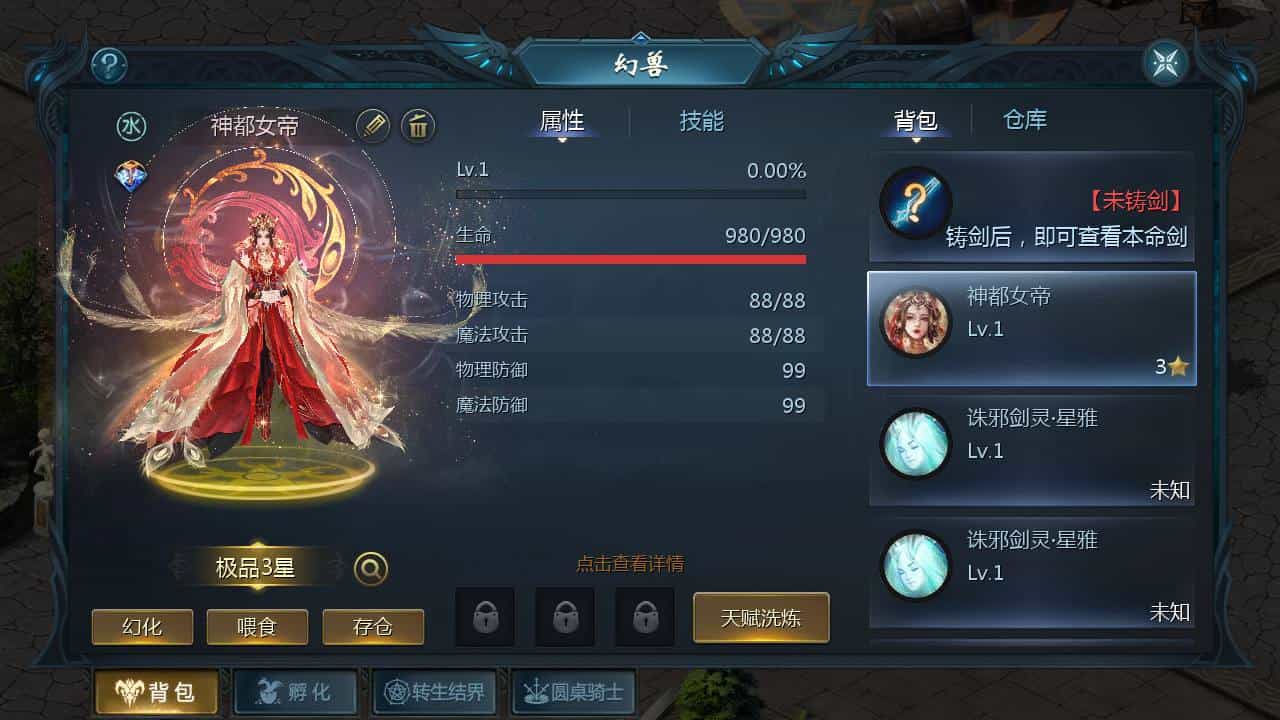Rename pet with the pencil icon

[x=373, y=126]
